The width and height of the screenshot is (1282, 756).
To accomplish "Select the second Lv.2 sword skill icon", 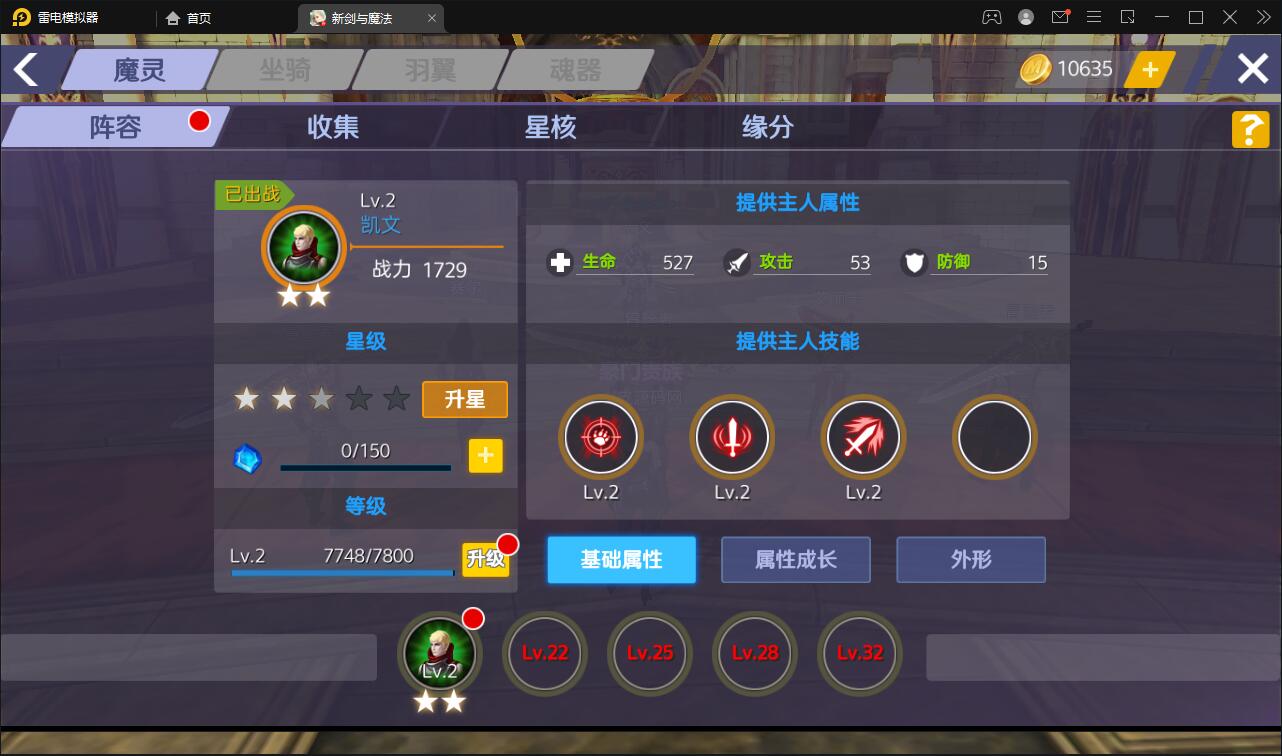I will 732,437.
